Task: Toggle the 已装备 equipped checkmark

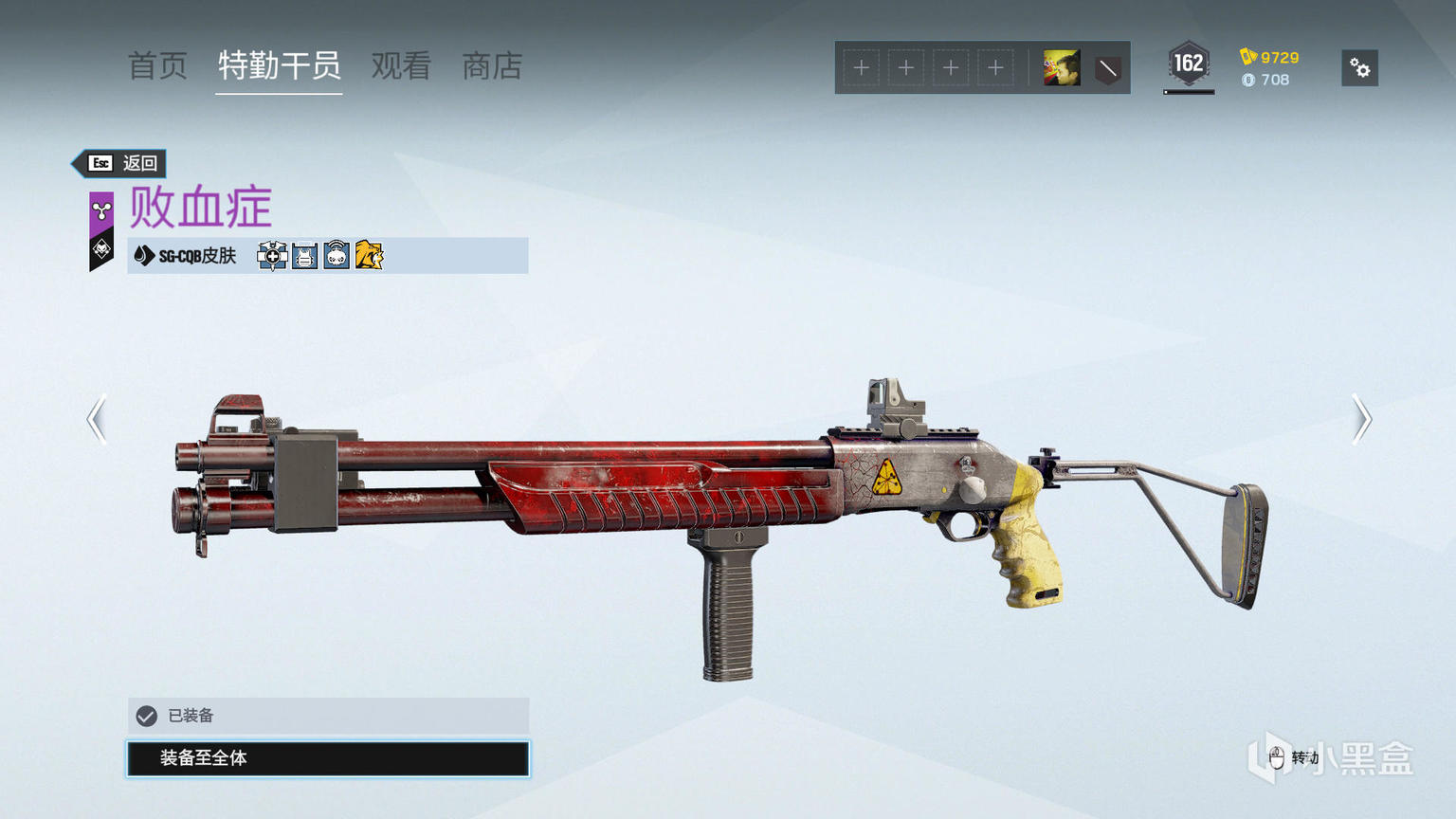Action: click(147, 716)
